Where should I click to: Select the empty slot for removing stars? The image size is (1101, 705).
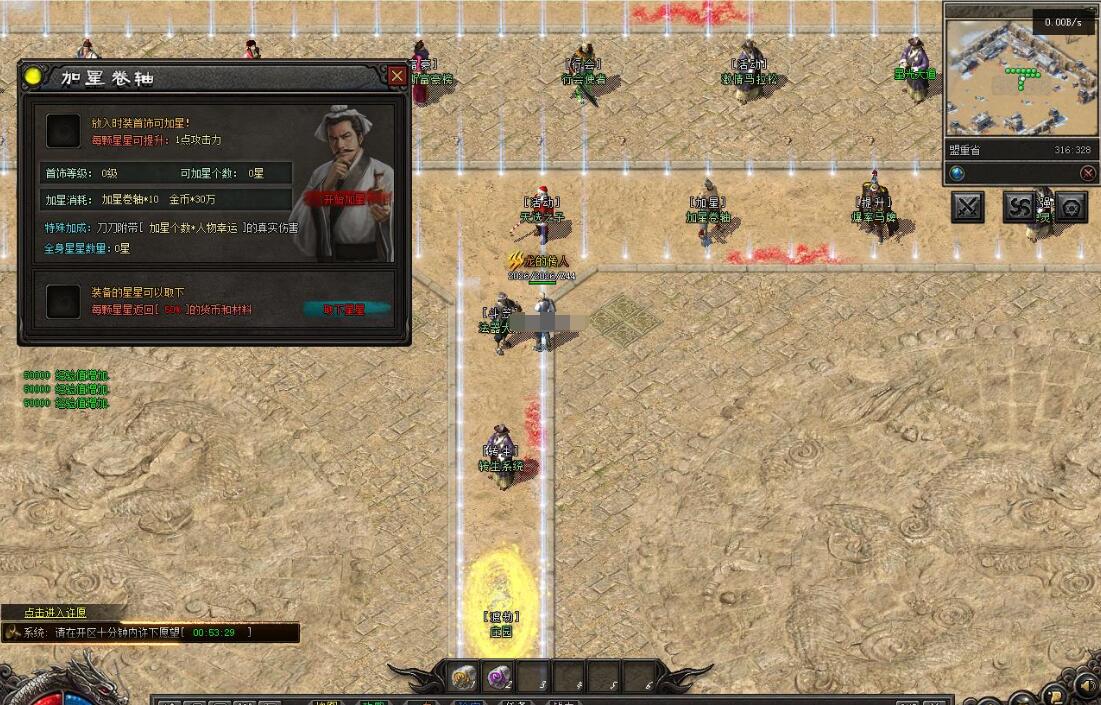tap(64, 301)
